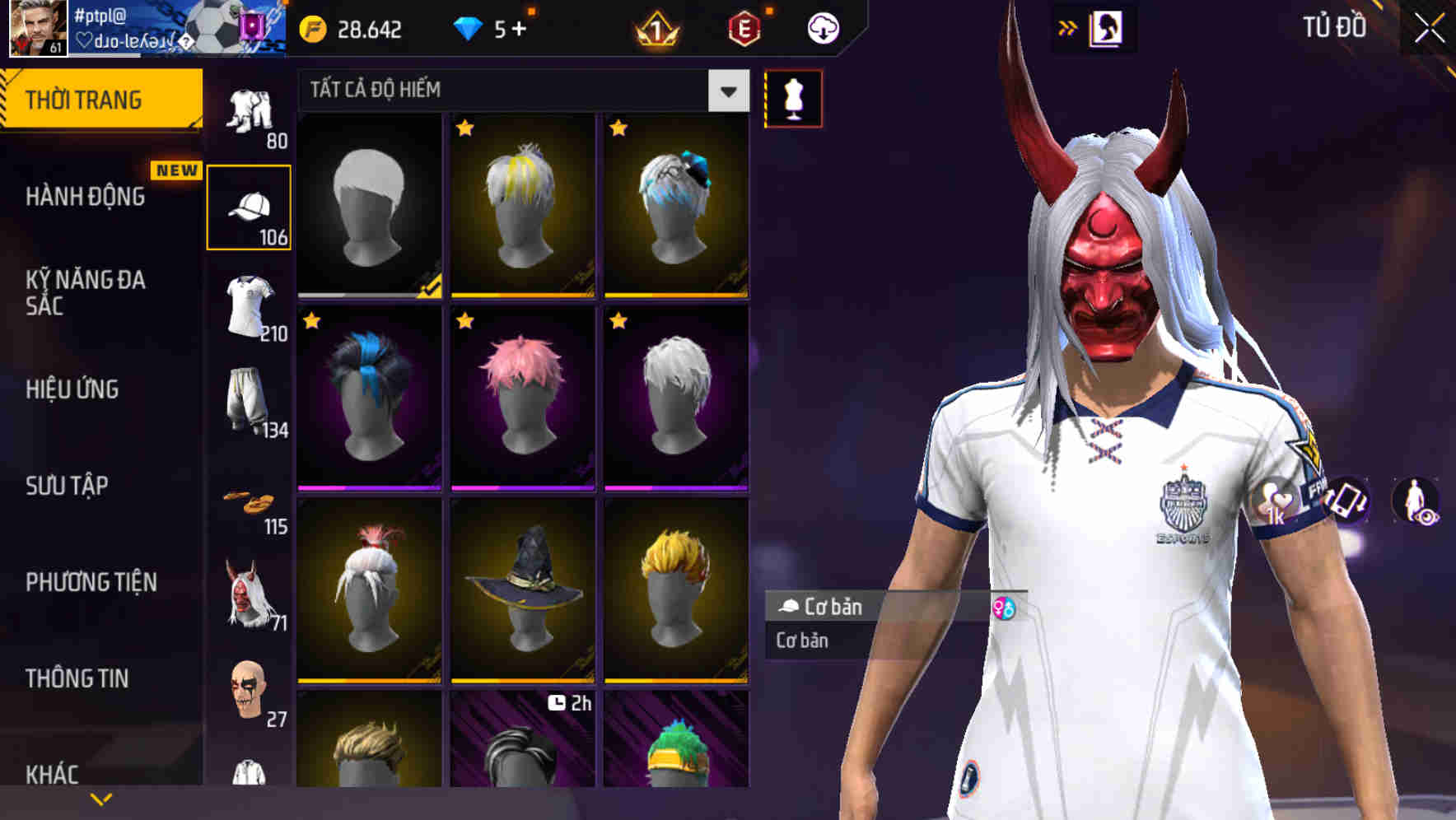The height and width of the screenshot is (820, 1456).
Task: Click the cloud download icon
Action: (x=823, y=27)
